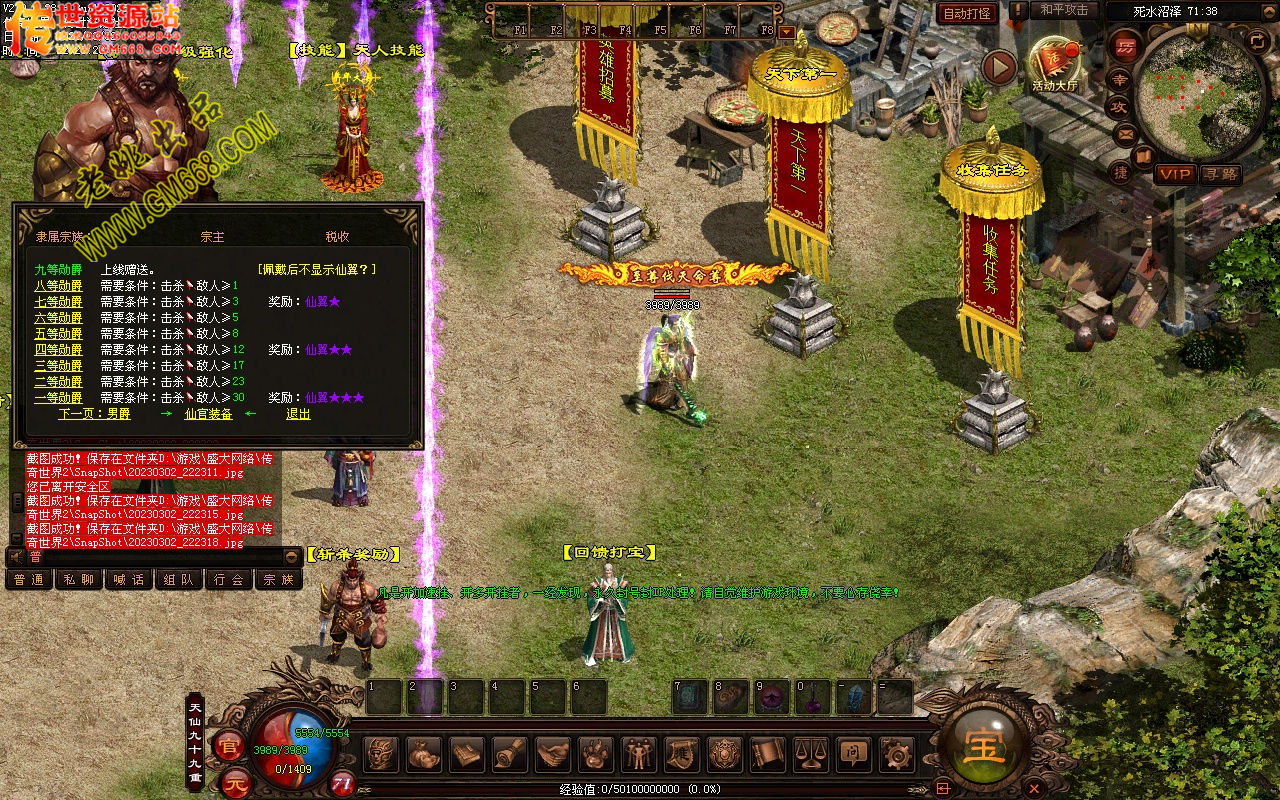Toggle the 自动打怪 auto-fight button
Screen dimensions: 1280x800
tap(967, 13)
